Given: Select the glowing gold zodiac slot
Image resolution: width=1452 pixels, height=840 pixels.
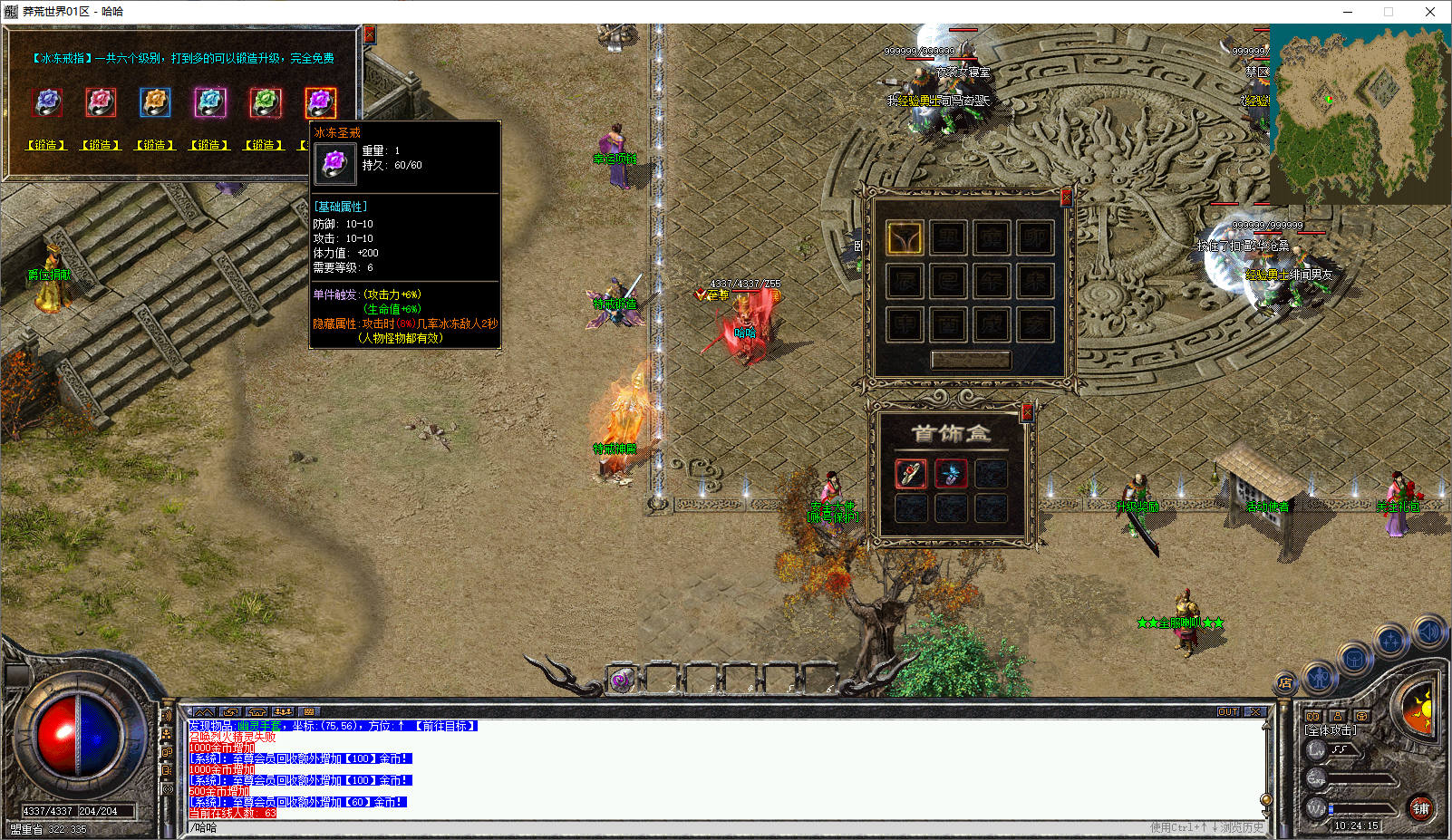Looking at the screenshot, I should (x=905, y=237).
